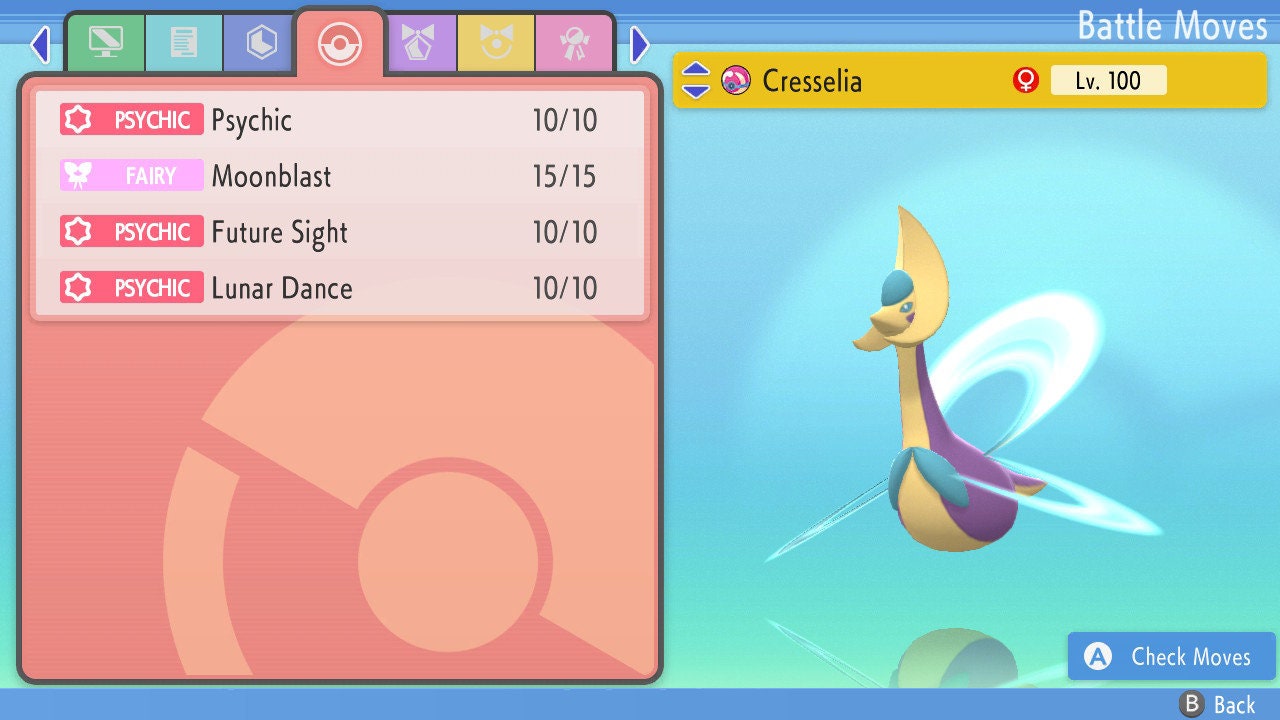The height and width of the screenshot is (720, 1280).
Task: Switch to the yellow ribbon tab
Action: pos(496,42)
